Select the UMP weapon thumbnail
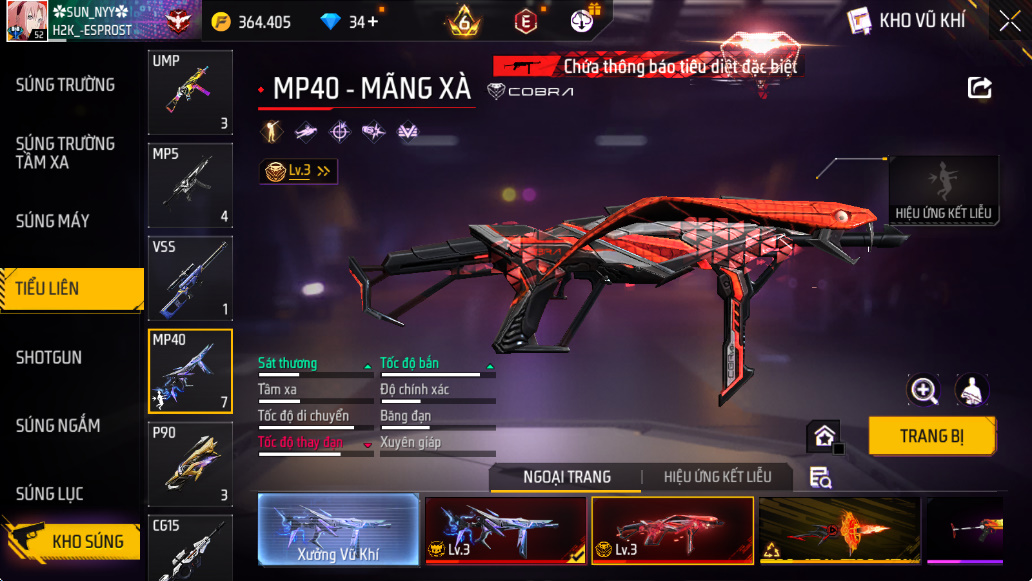 point(190,92)
